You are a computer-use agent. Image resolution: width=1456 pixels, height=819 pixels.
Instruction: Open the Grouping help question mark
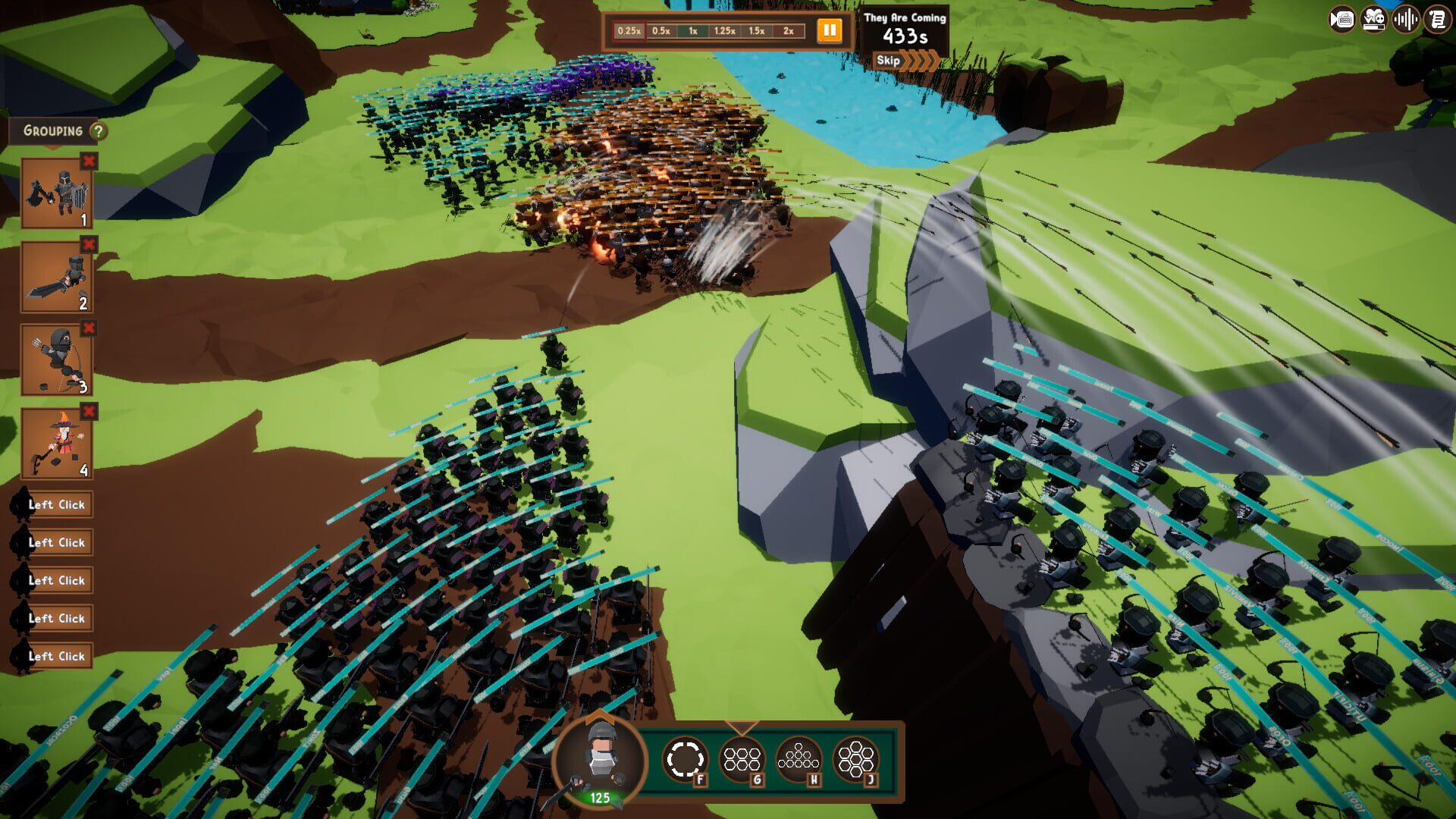(99, 130)
